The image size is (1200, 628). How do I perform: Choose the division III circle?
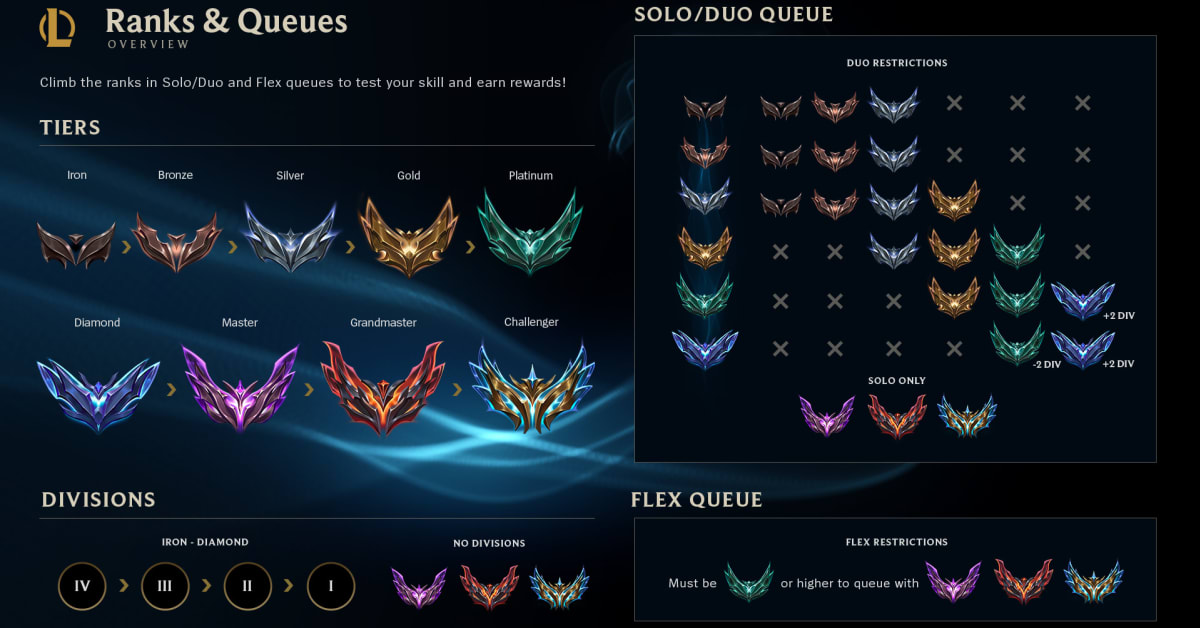click(165, 586)
